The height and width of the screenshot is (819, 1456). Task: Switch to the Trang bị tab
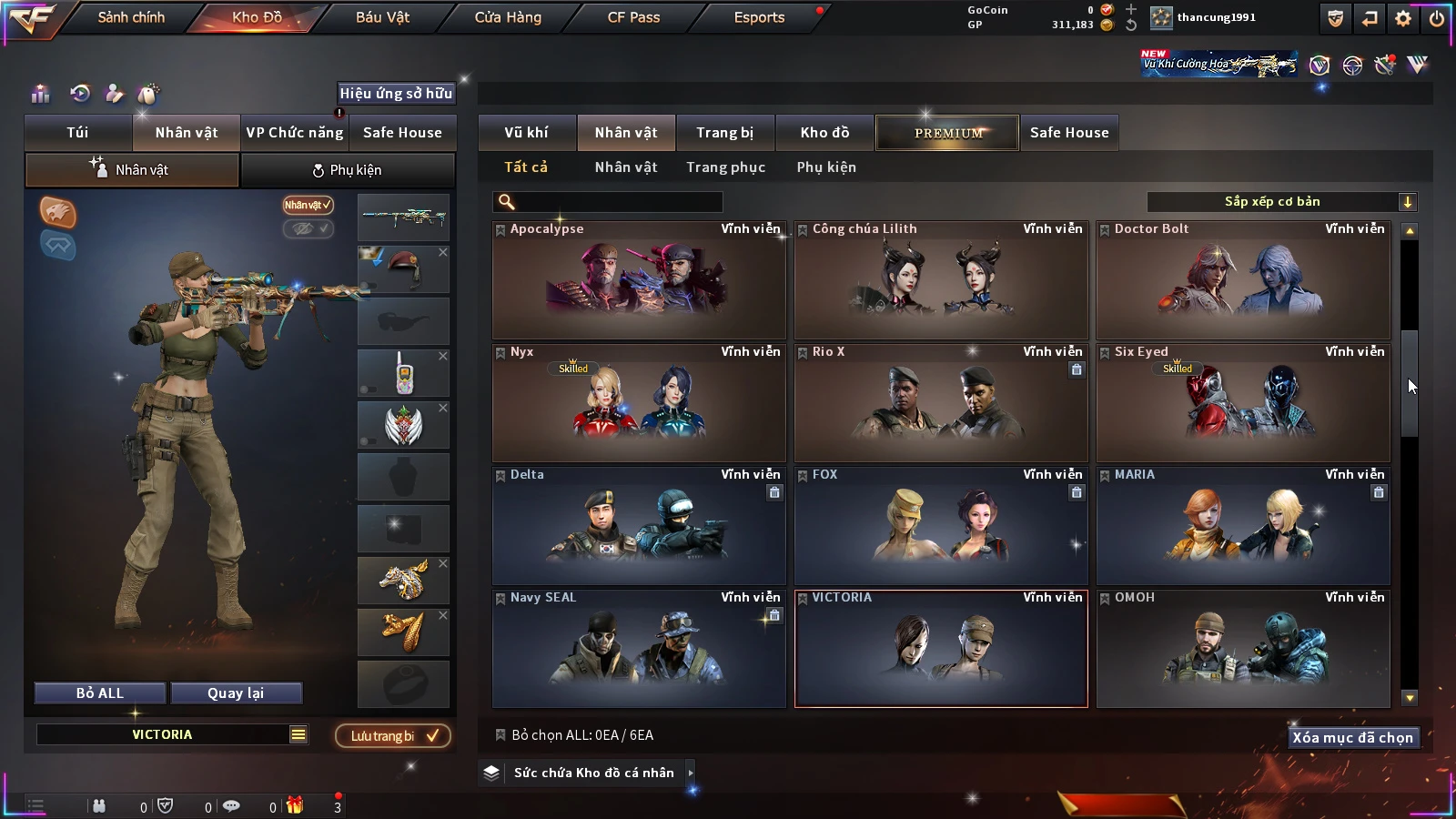[724, 133]
